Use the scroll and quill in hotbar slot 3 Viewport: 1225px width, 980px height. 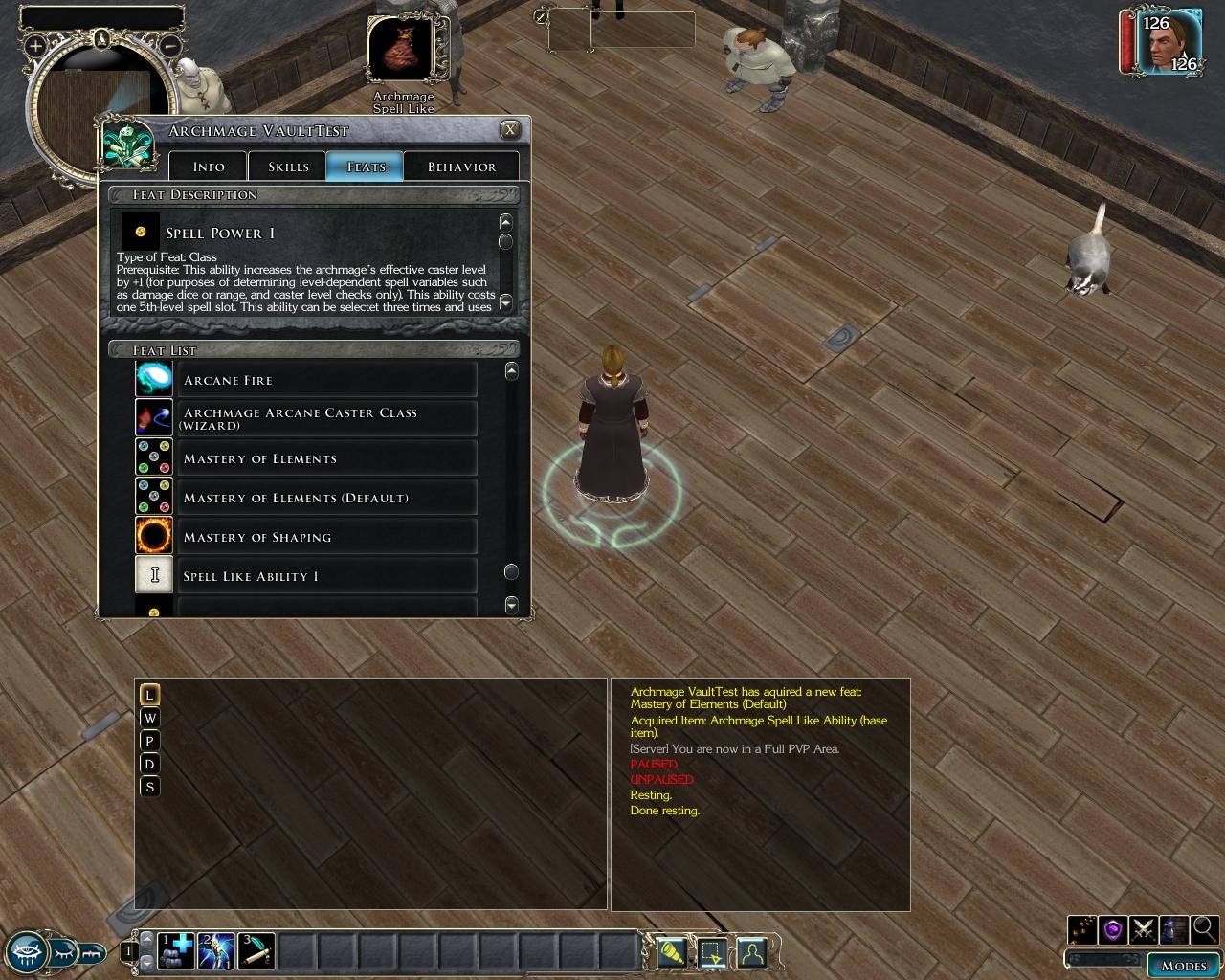(256, 951)
